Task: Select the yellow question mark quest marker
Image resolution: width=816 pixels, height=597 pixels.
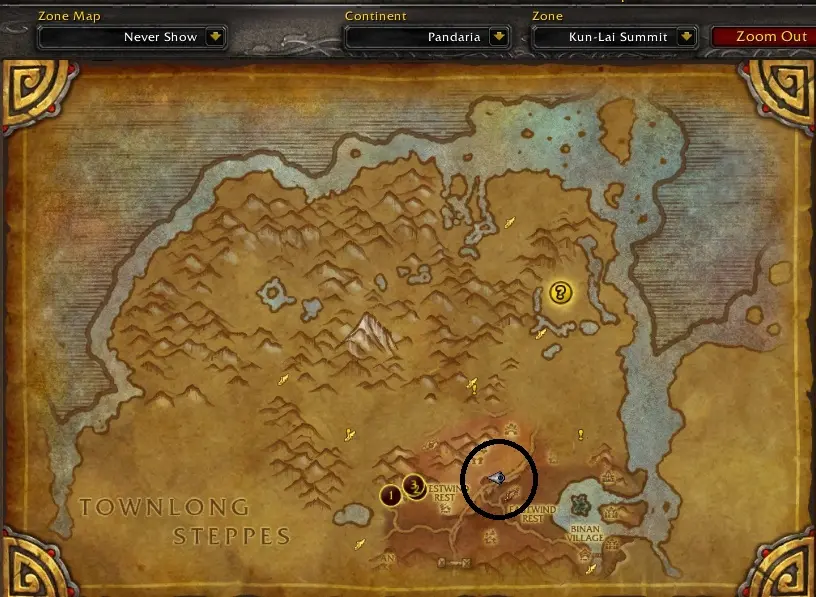Action: tap(561, 293)
